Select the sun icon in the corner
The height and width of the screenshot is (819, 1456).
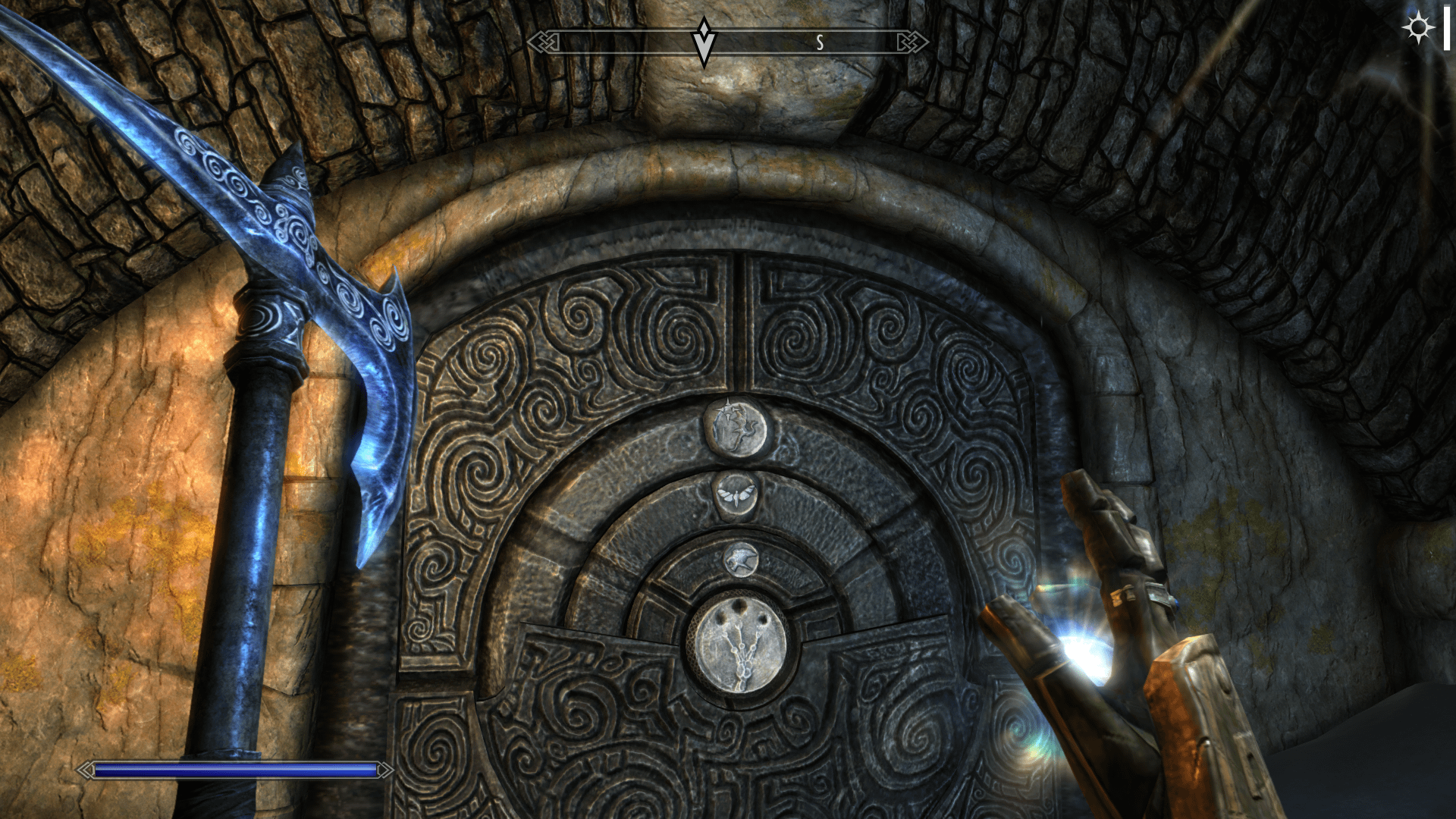(x=1417, y=28)
